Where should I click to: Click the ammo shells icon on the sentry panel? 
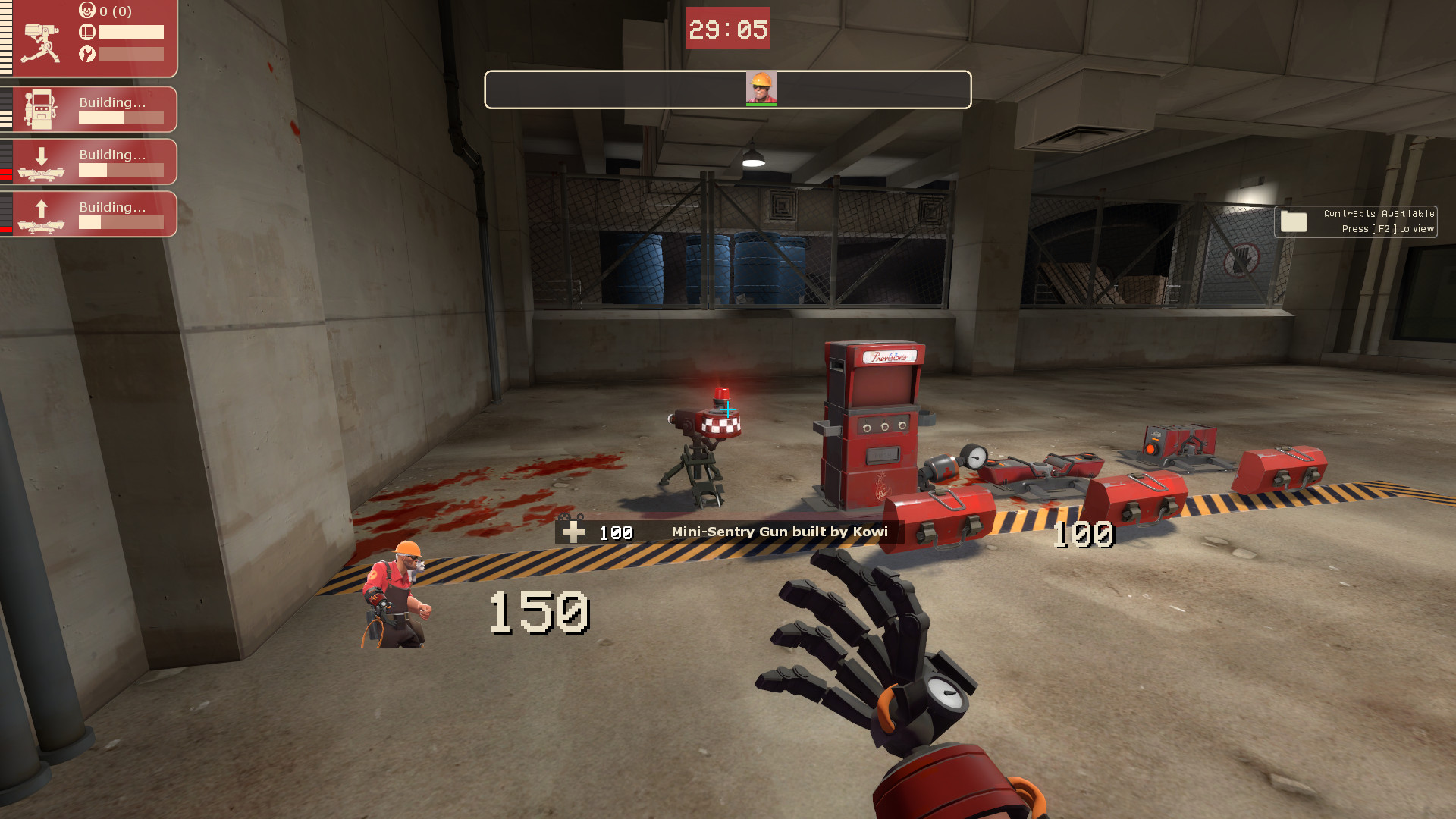[86, 32]
